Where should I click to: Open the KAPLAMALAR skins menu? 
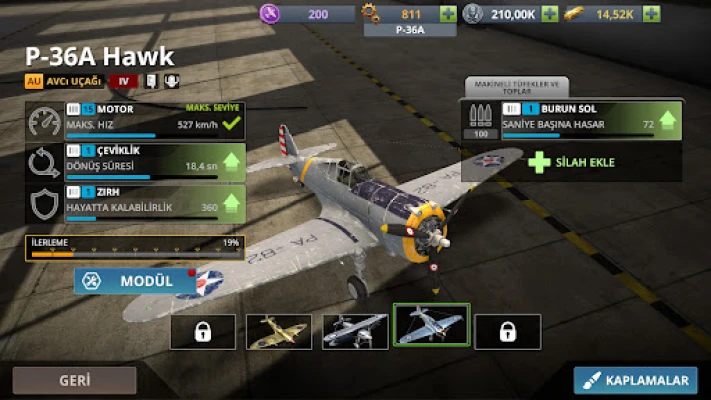pyautogui.click(x=637, y=380)
